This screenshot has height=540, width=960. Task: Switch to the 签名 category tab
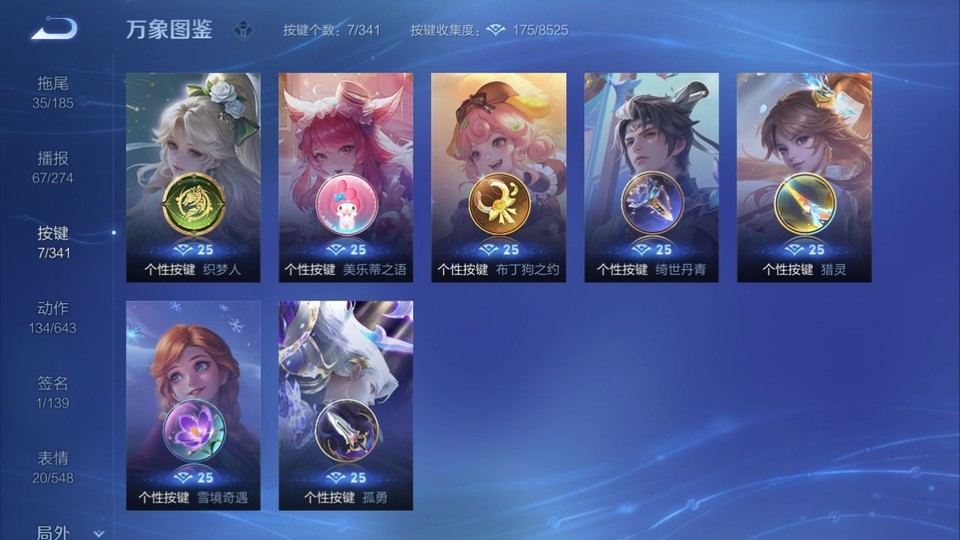click(54, 391)
